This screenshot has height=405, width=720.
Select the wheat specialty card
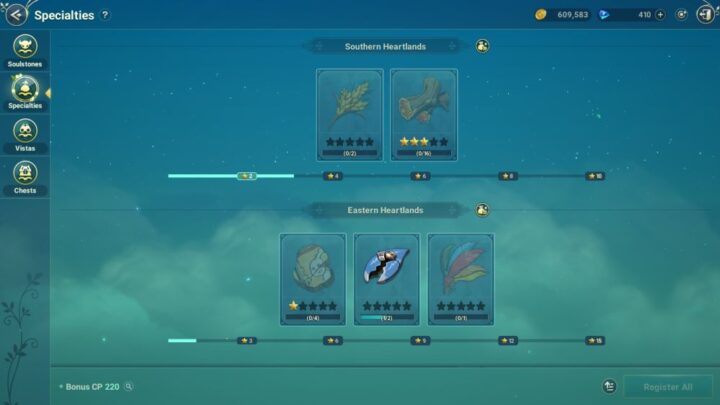349,113
